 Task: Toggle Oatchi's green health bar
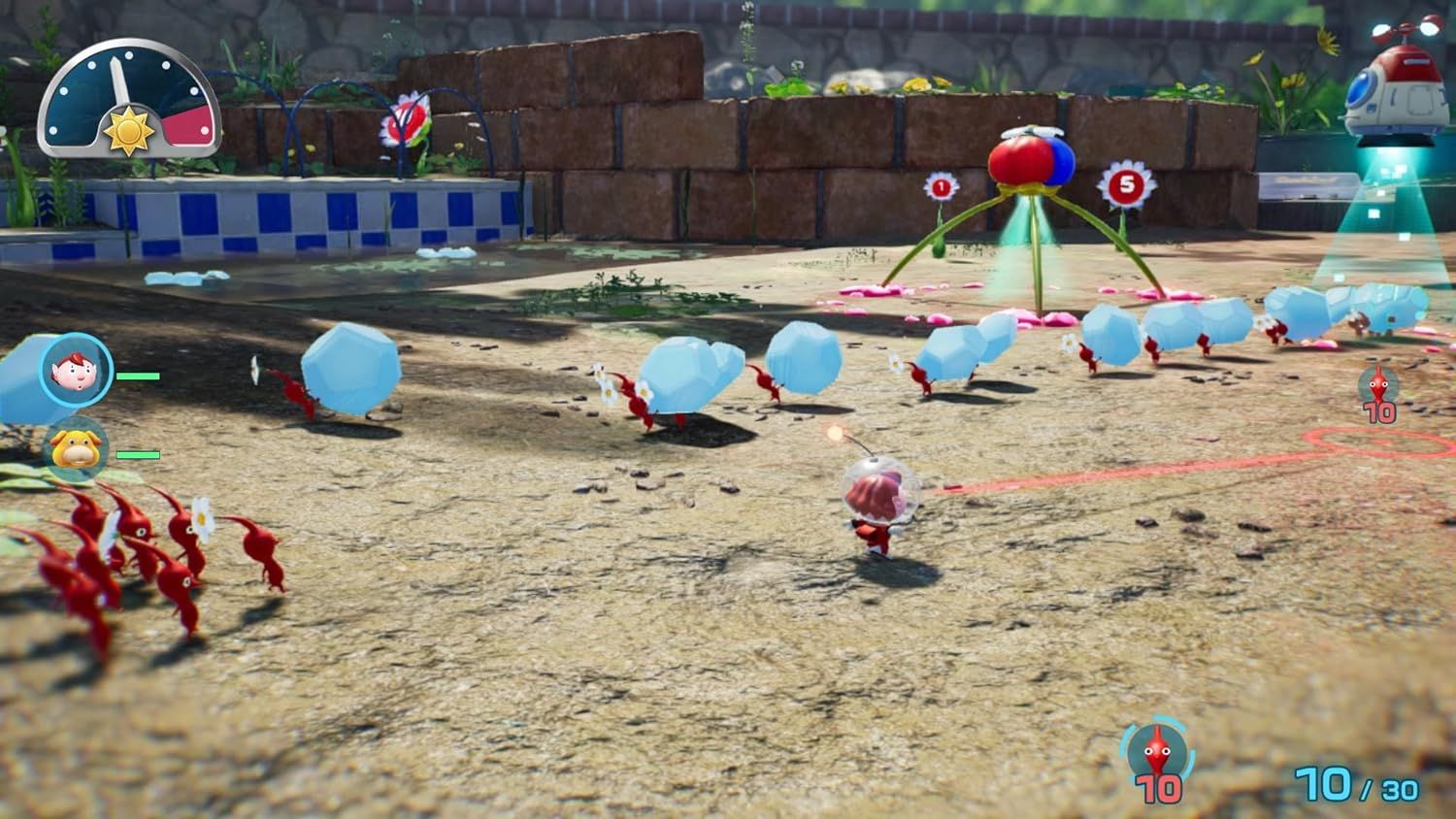pyautogui.click(x=139, y=453)
